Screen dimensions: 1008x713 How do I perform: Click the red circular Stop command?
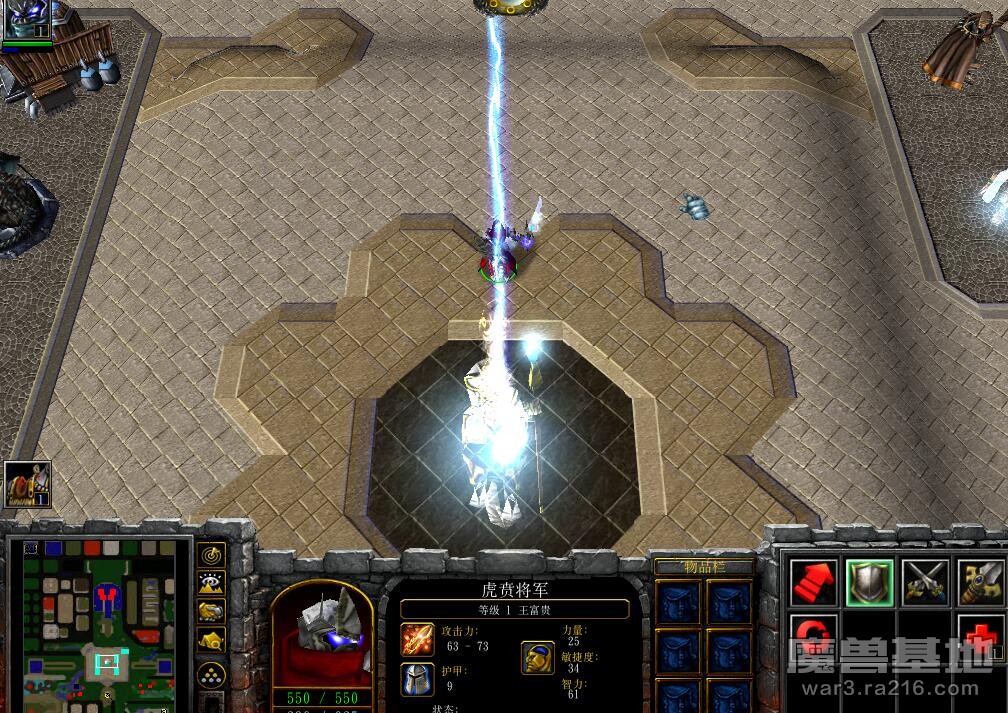813,637
